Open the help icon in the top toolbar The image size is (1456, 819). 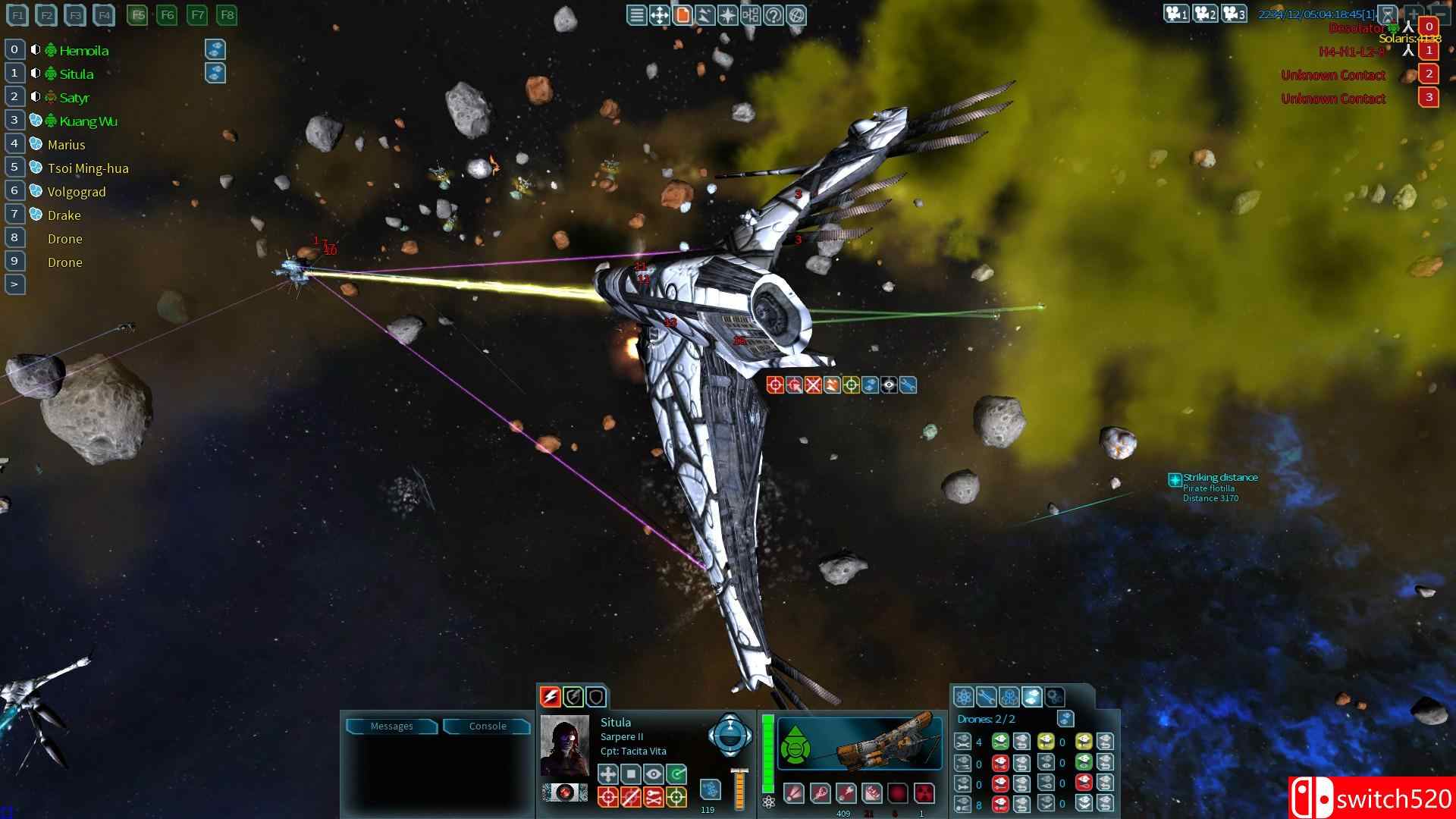click(773, 14)
